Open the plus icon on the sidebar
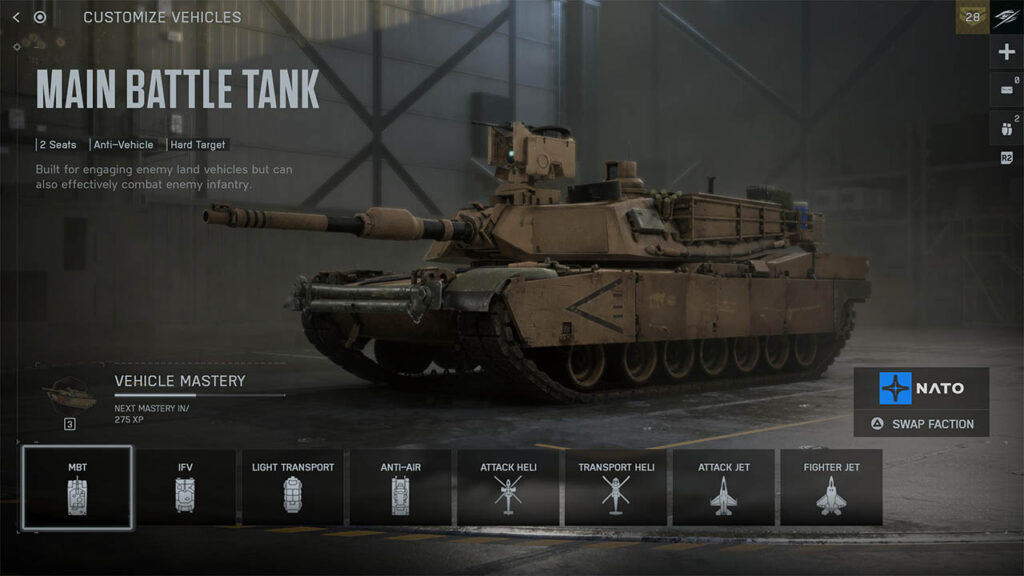This screenshot has height=576, width=1024. click(1006, 53)
